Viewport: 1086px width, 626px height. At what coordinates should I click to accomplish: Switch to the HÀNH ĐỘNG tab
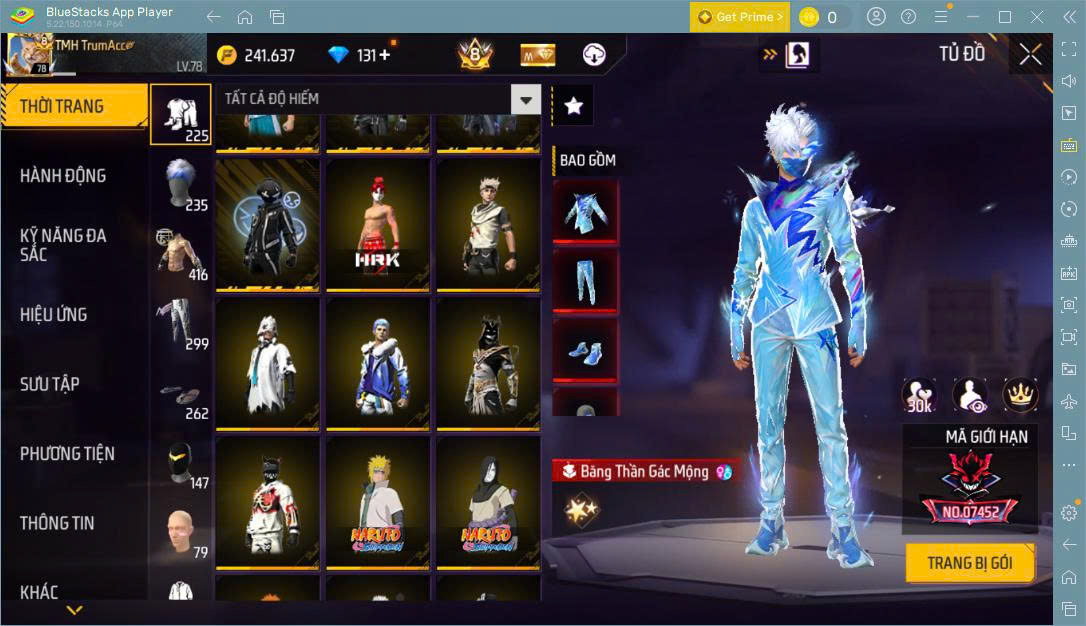pos(63,176)
